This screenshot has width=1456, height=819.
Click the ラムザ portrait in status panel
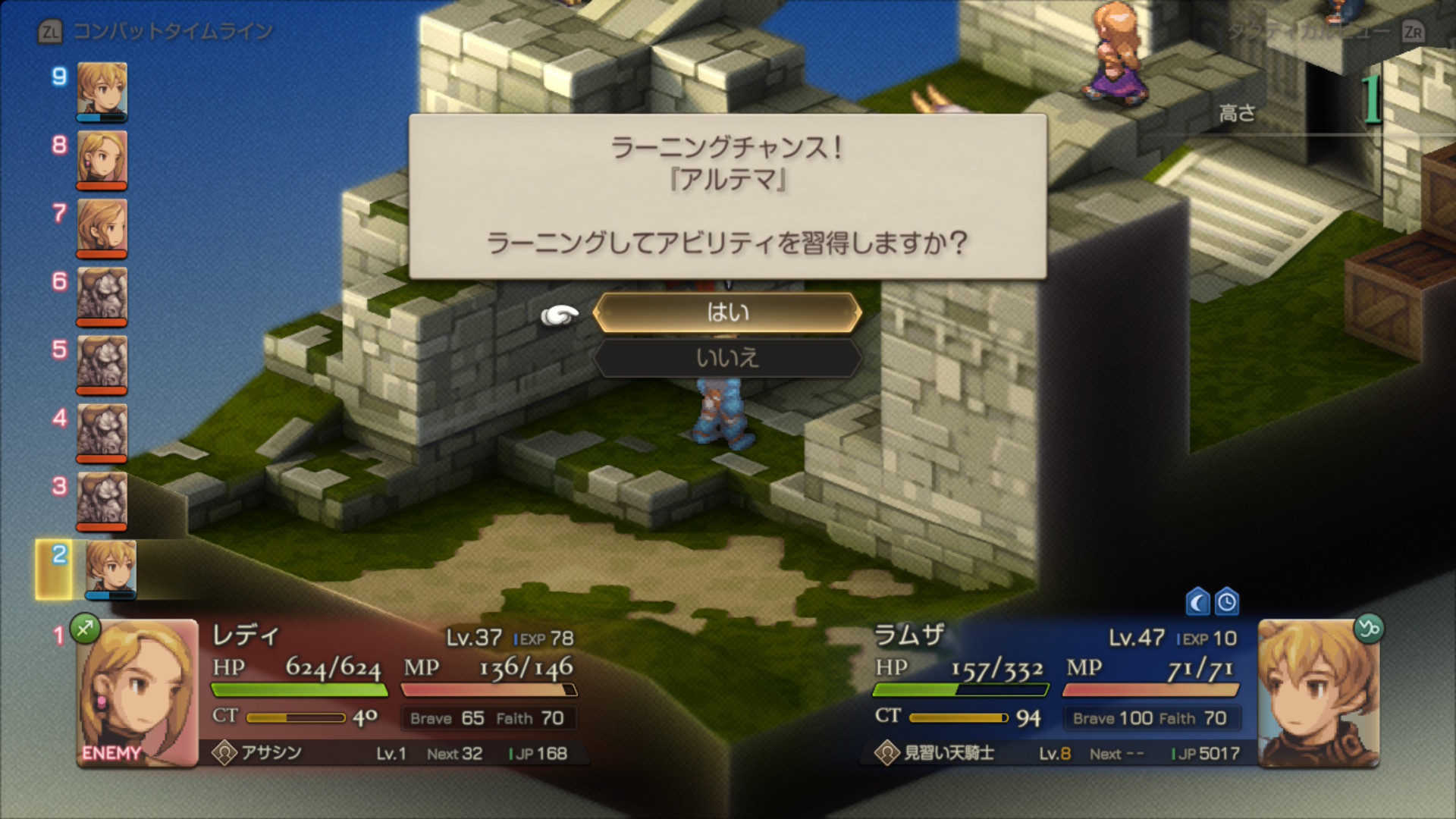point(1318,693)
